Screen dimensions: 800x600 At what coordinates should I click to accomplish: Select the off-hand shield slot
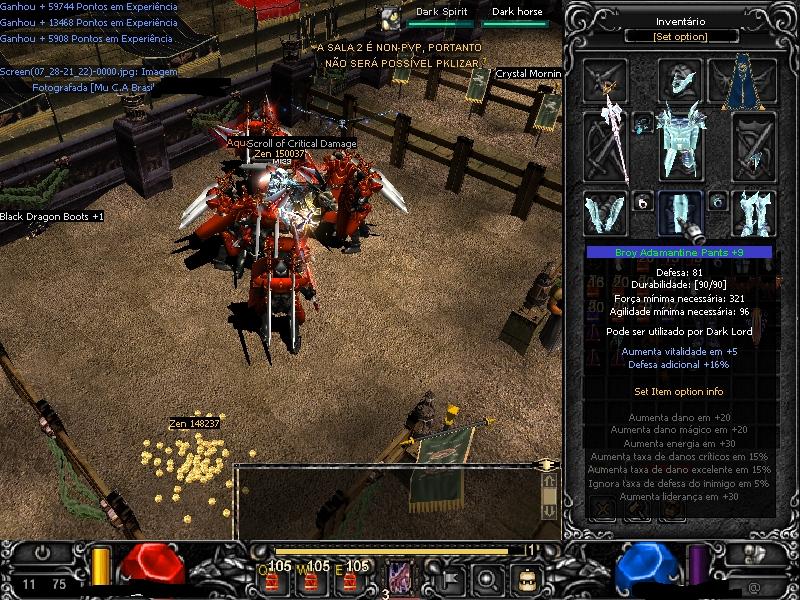[753, 146]
